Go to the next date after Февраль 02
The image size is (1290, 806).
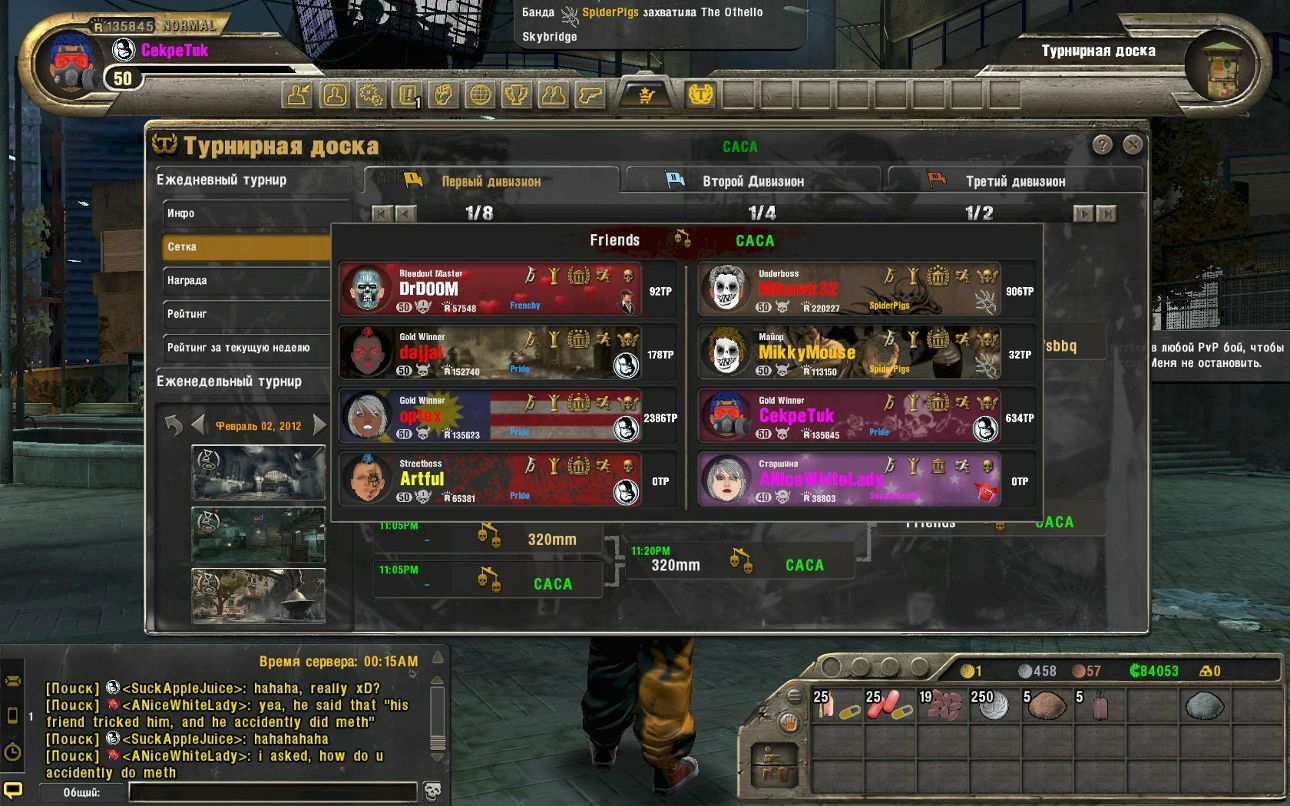coord(320,425)
